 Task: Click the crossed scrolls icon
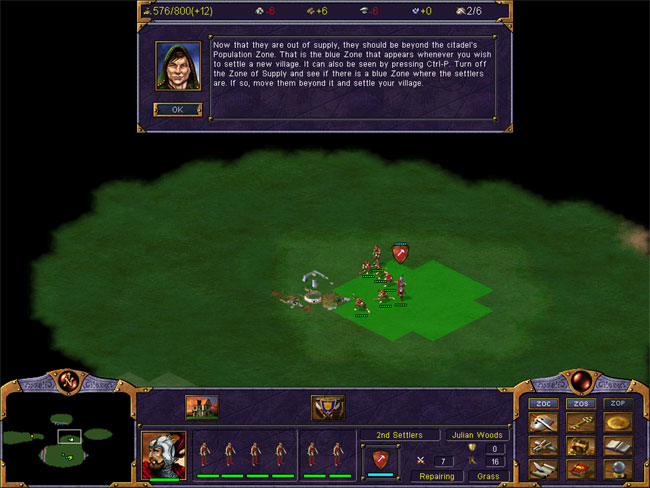543,446
